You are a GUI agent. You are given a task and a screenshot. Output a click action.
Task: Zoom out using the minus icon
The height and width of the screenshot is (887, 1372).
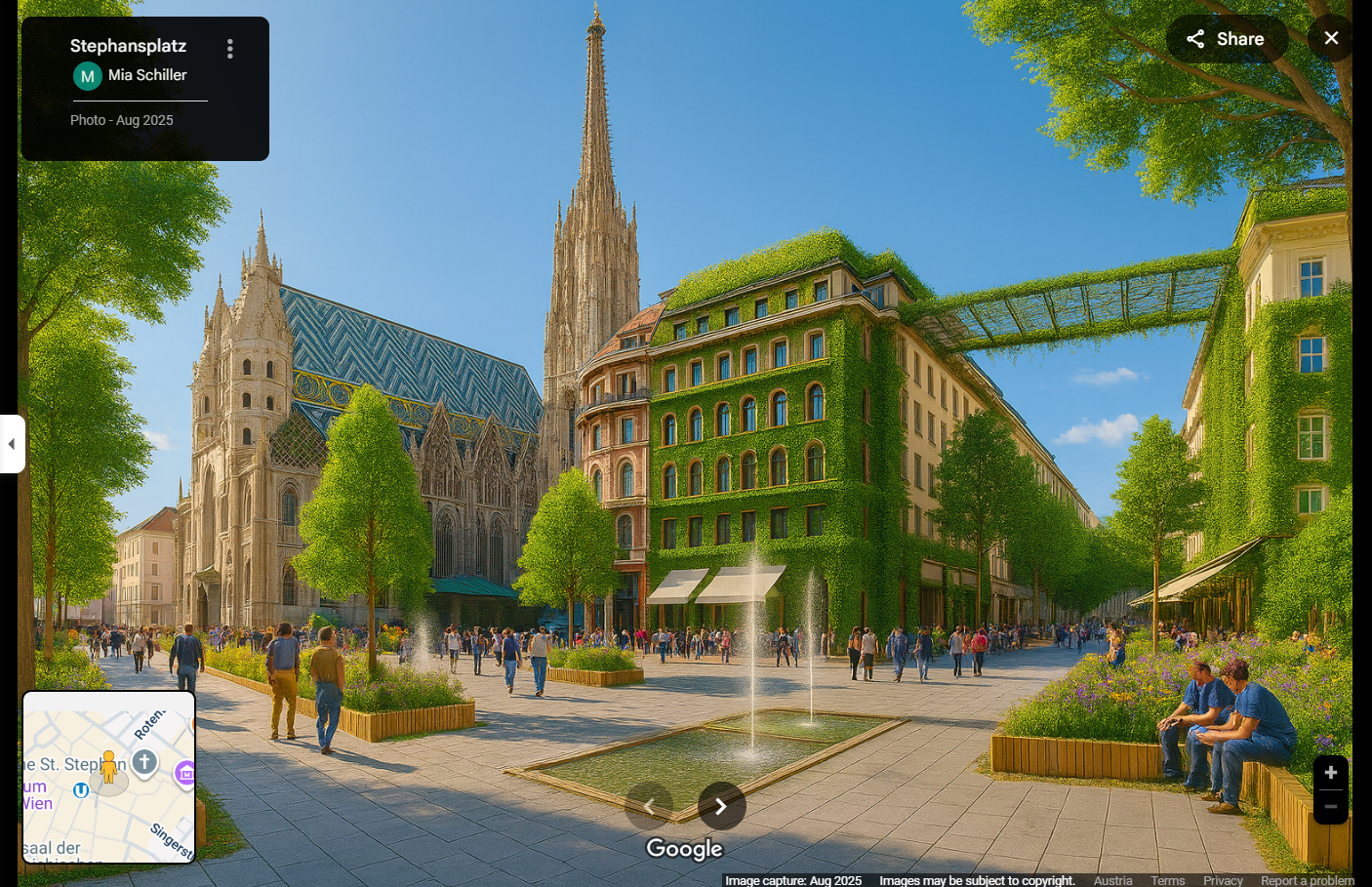1330,807
